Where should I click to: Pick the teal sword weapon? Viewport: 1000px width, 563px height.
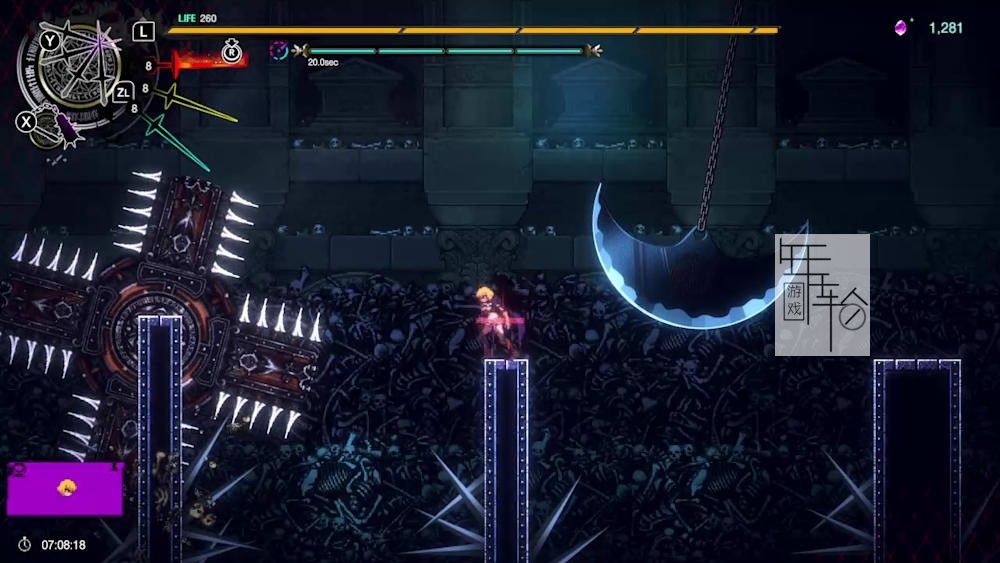point(177,140)
